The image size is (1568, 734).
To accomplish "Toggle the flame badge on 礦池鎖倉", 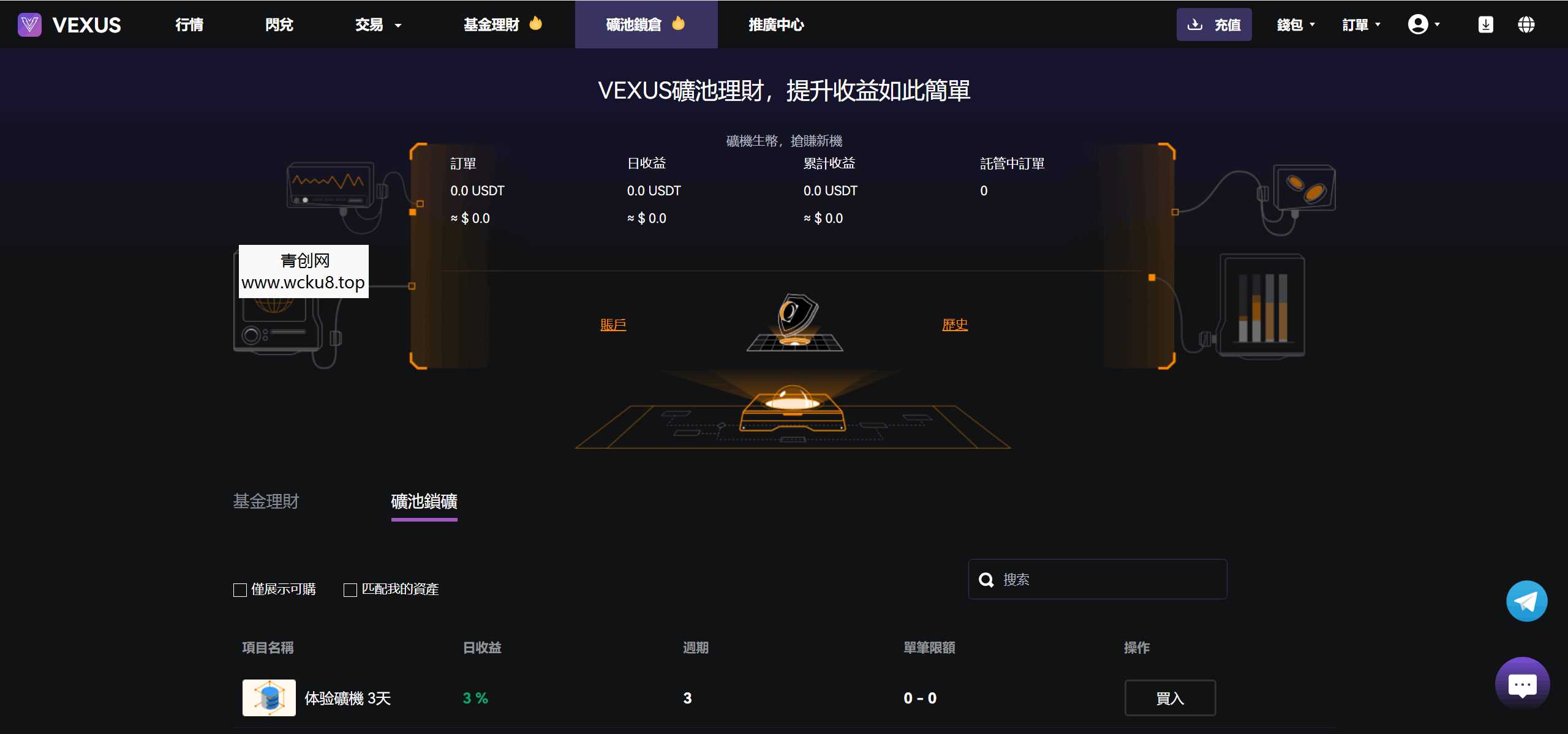I will coord(679,23).
